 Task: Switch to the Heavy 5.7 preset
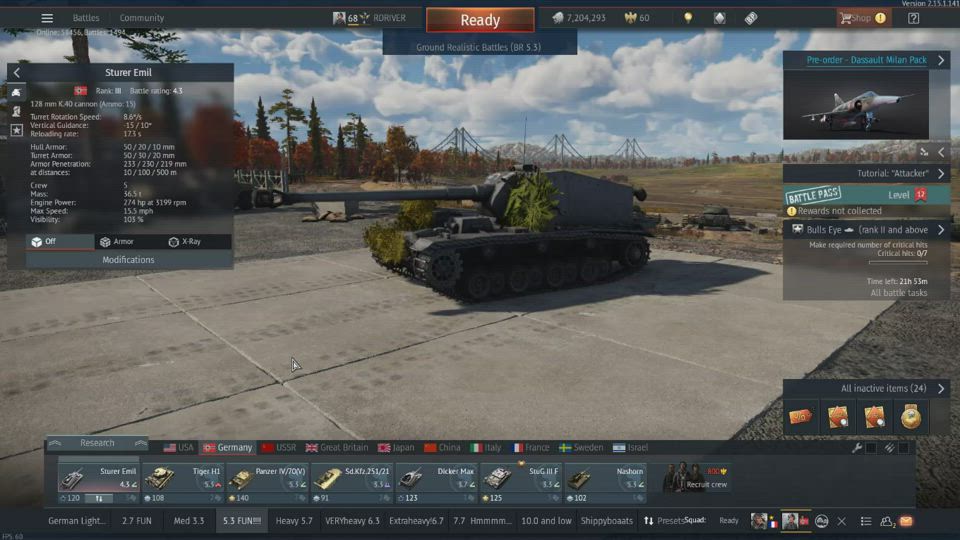[294, 521]
